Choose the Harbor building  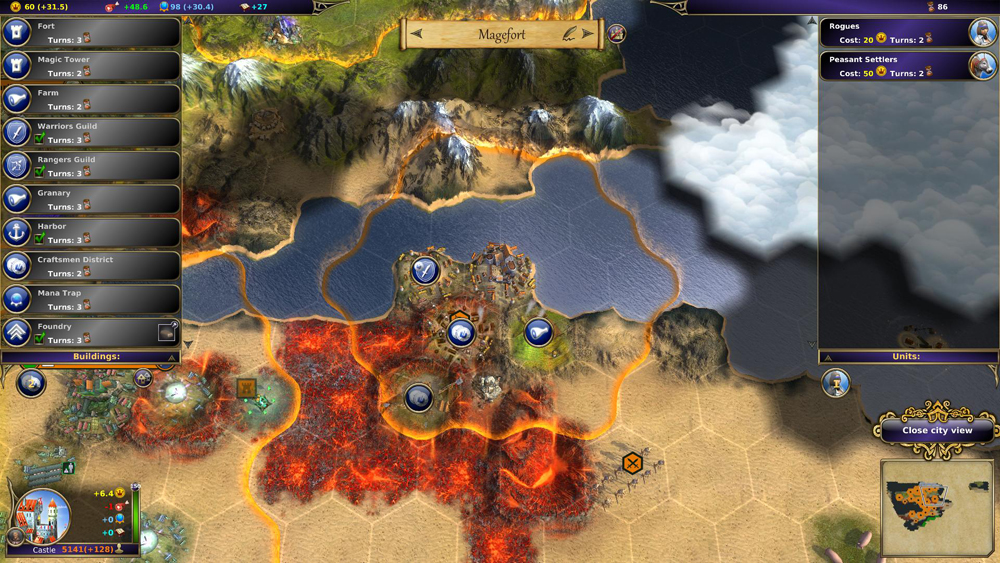90,233
